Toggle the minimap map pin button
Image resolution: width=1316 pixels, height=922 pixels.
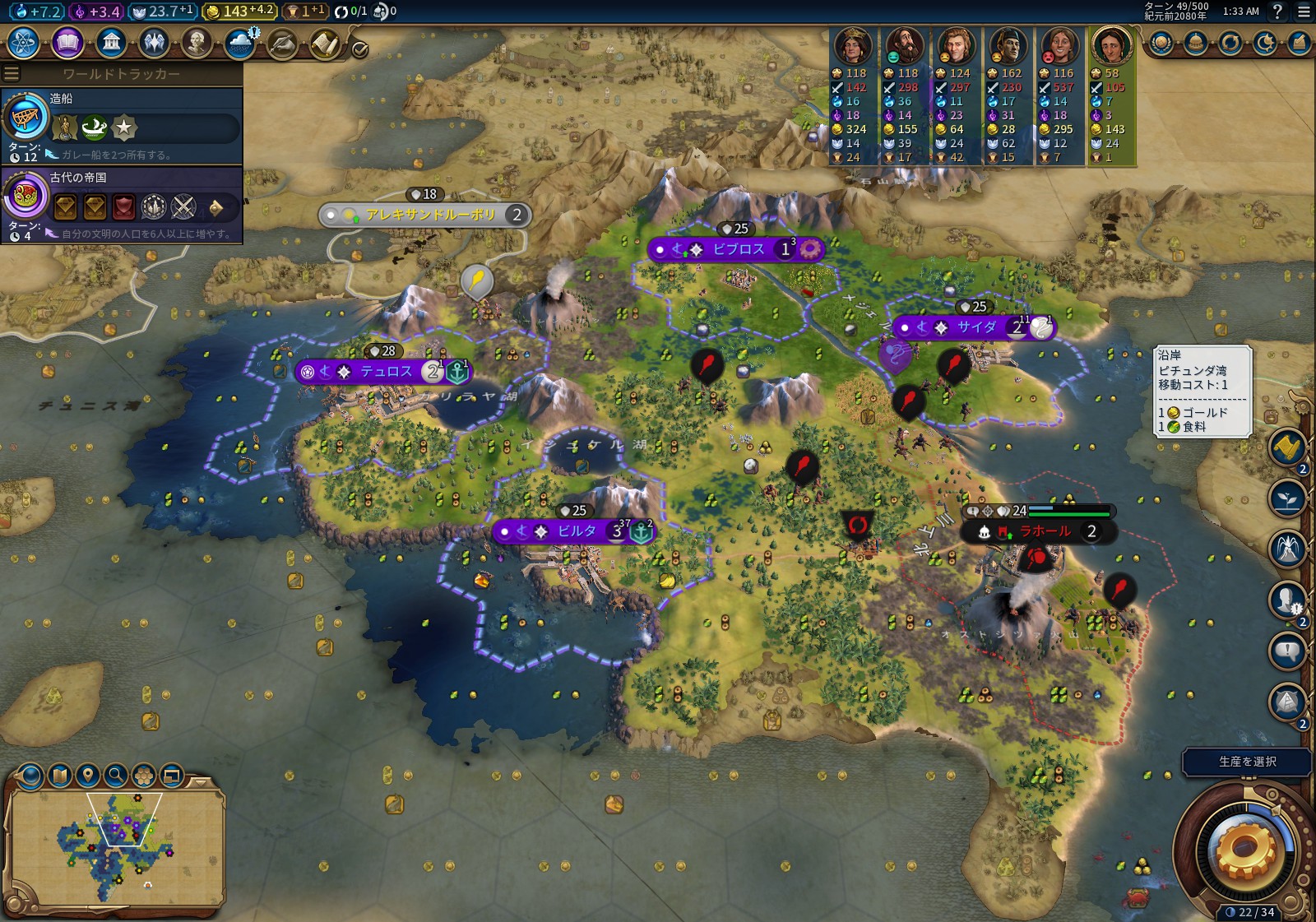tap(88, 775)
